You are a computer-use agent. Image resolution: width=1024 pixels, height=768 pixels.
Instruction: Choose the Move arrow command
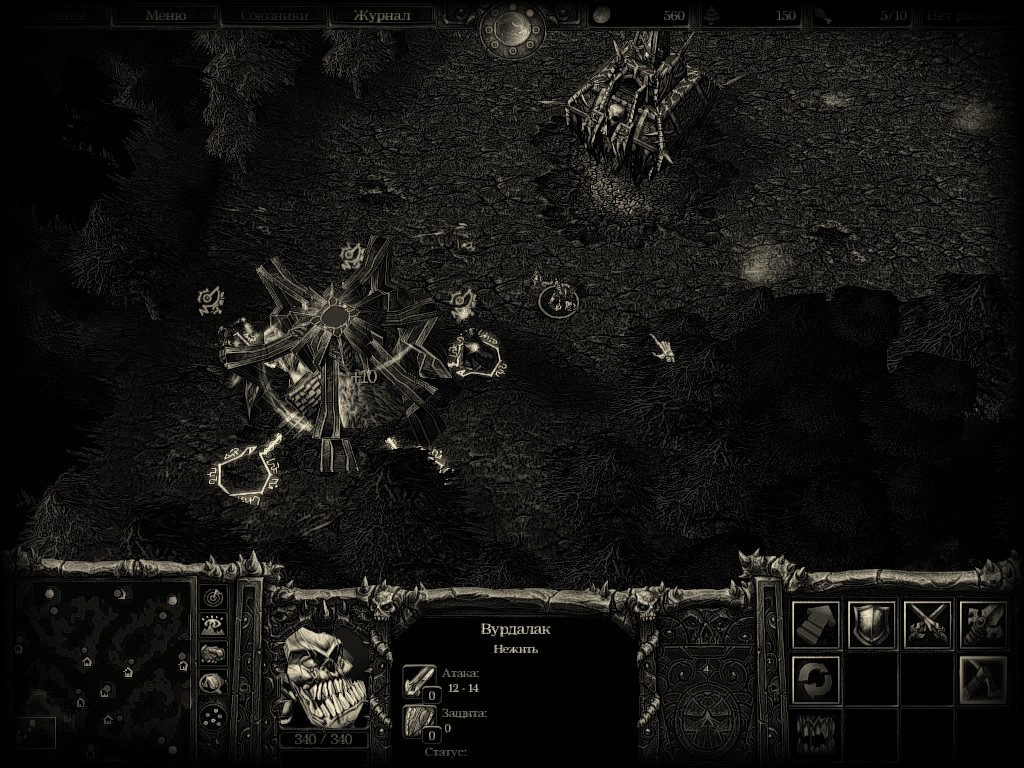pyautogui.click(x=816, y=625)
